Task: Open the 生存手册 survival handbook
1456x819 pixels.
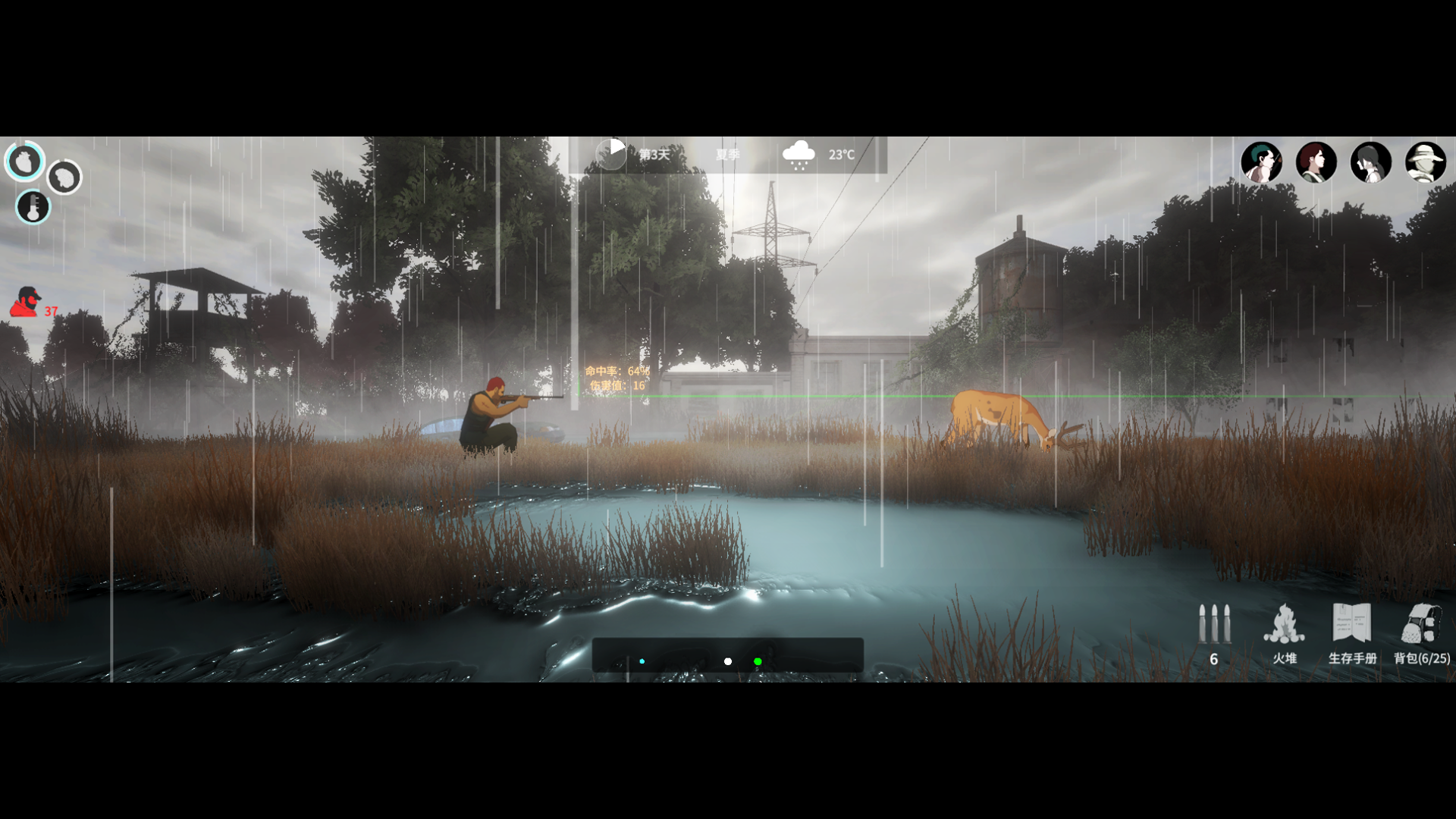Action: tap(1352, 633)
